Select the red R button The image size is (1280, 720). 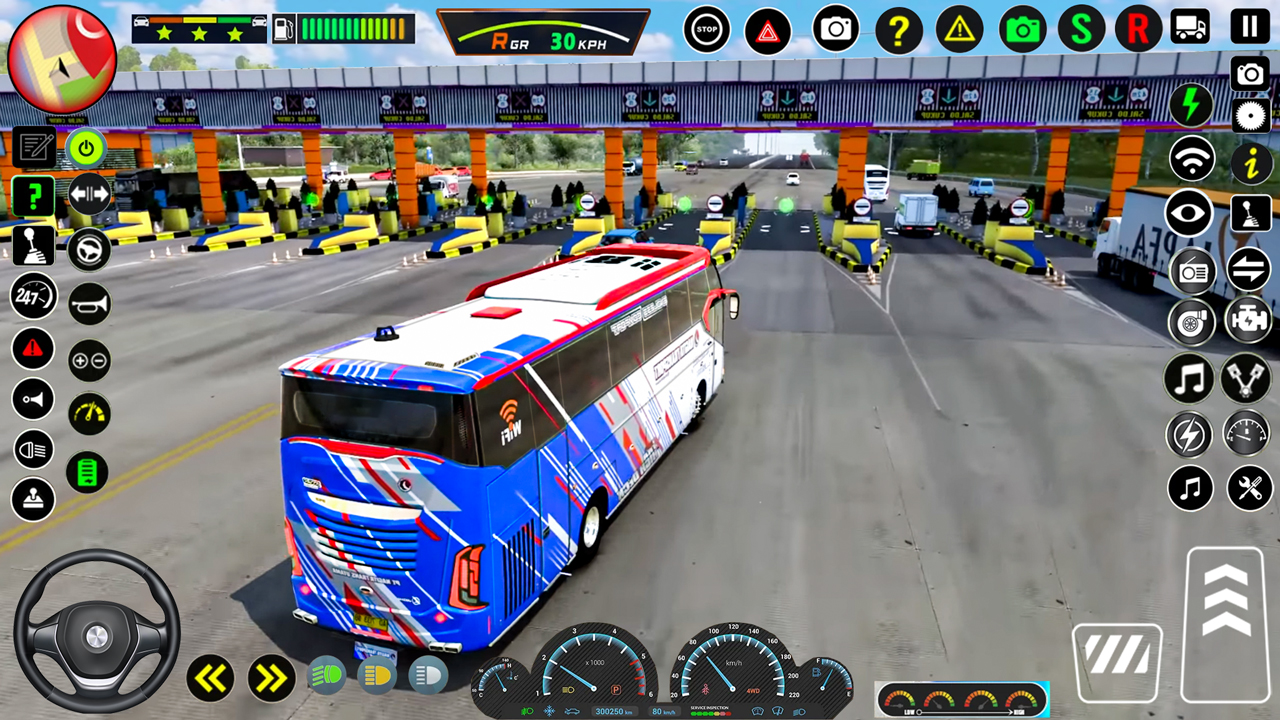[x=1138, y=29]
